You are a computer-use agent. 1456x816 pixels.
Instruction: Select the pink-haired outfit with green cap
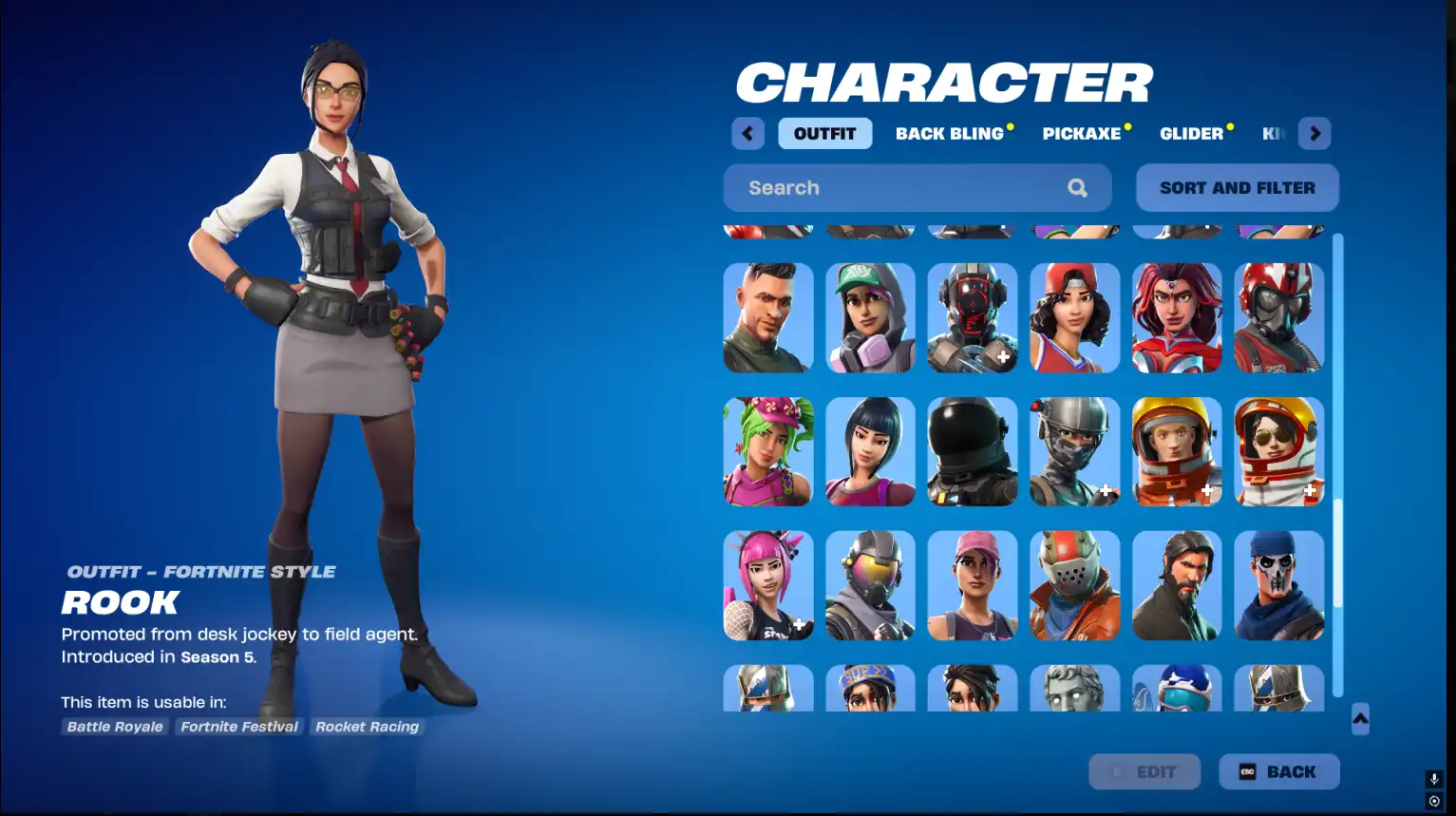pos(870,318)
